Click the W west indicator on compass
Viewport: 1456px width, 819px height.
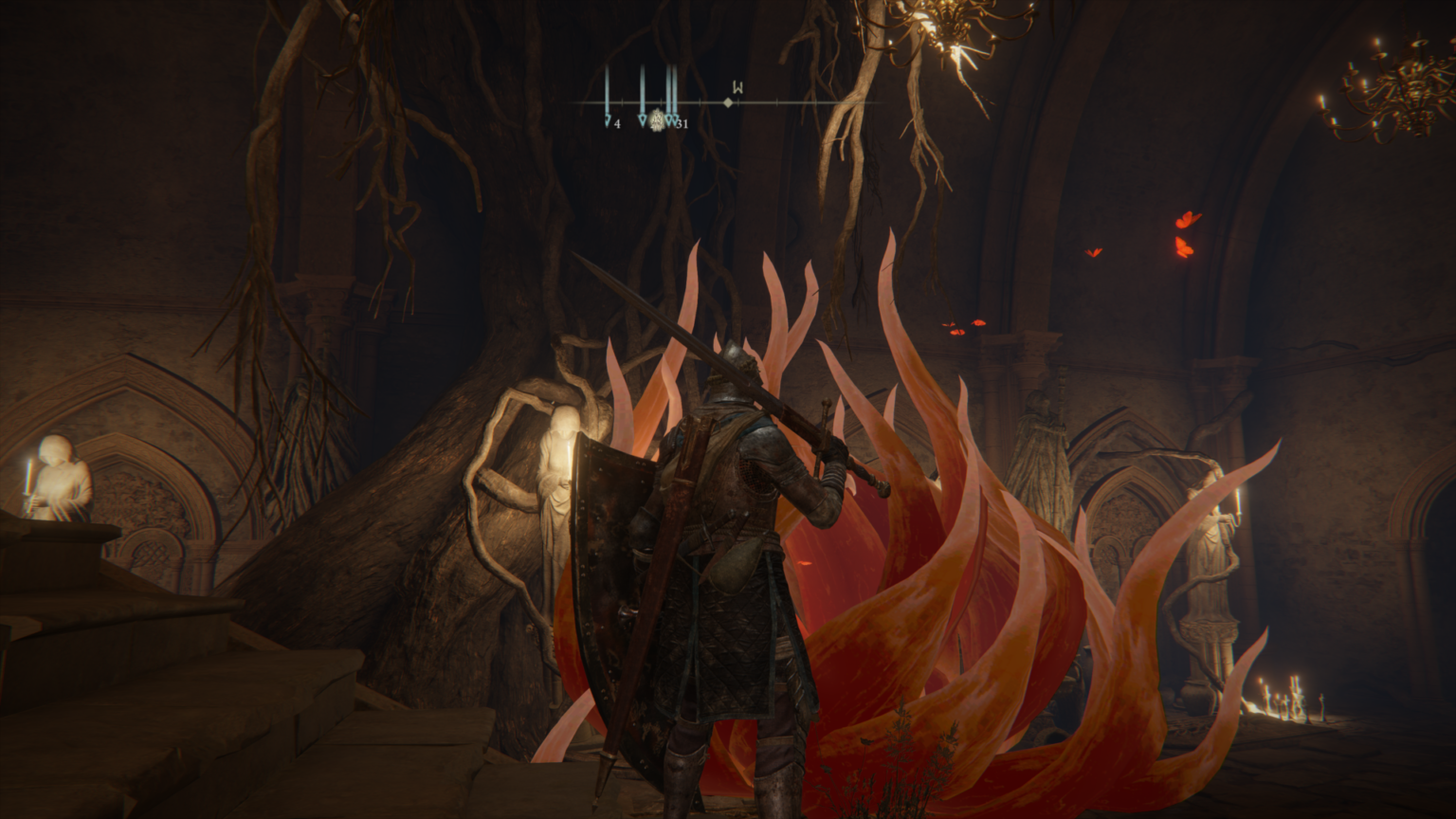737,86
